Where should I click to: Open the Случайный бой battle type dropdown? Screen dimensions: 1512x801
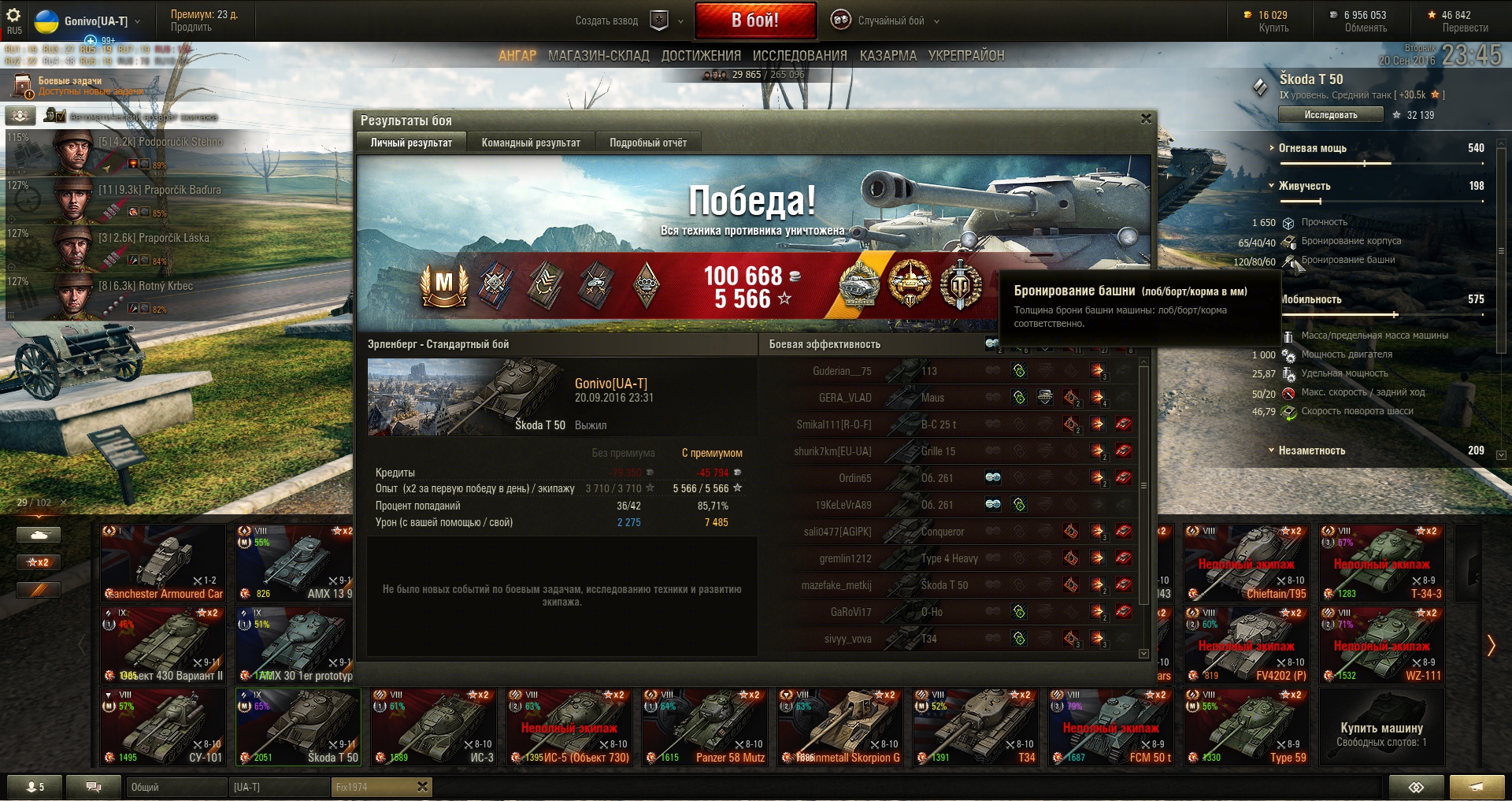tap(890, 21)
